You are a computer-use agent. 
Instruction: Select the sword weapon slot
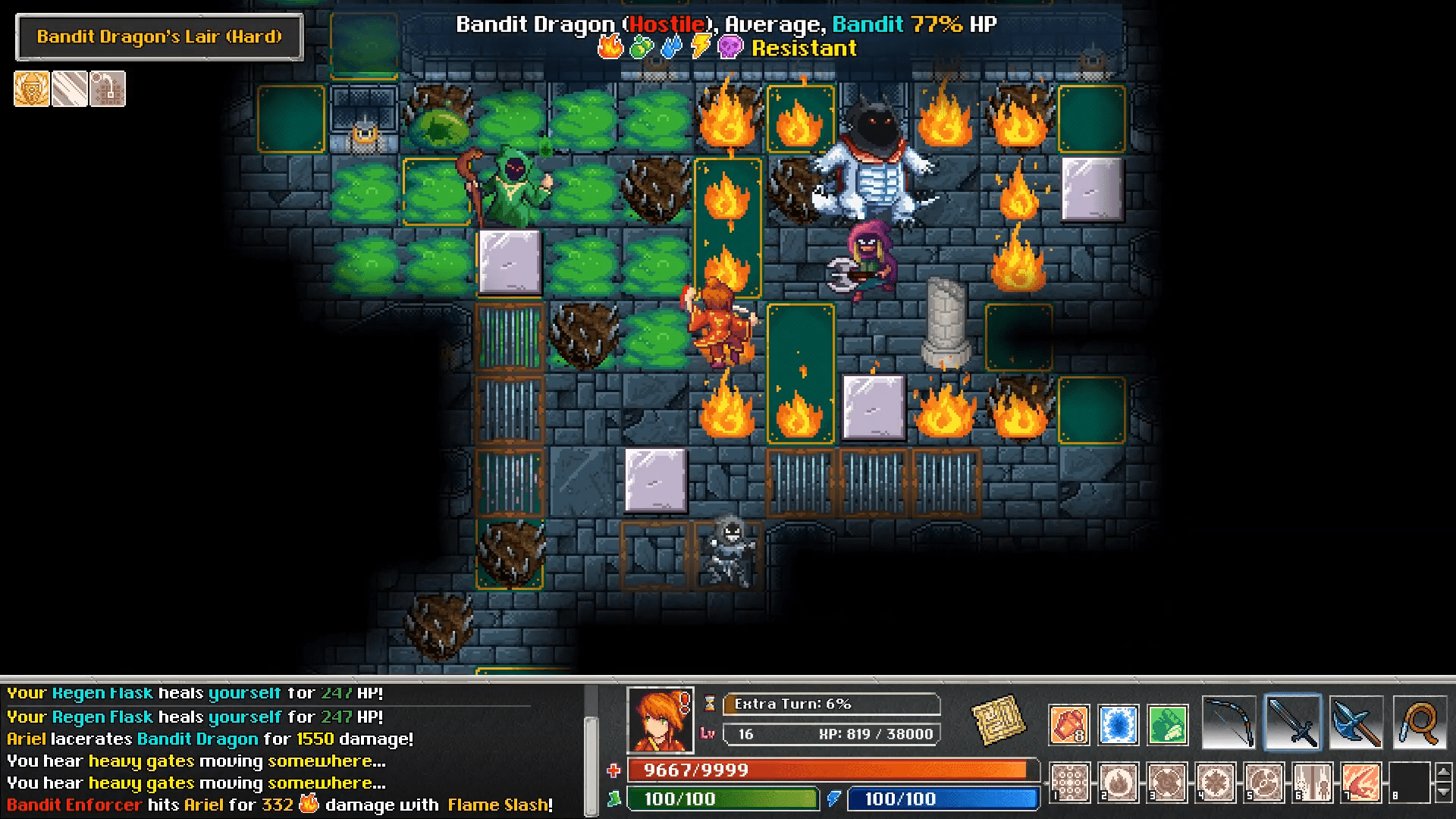pyautogui.click(x=1293, y=723)
